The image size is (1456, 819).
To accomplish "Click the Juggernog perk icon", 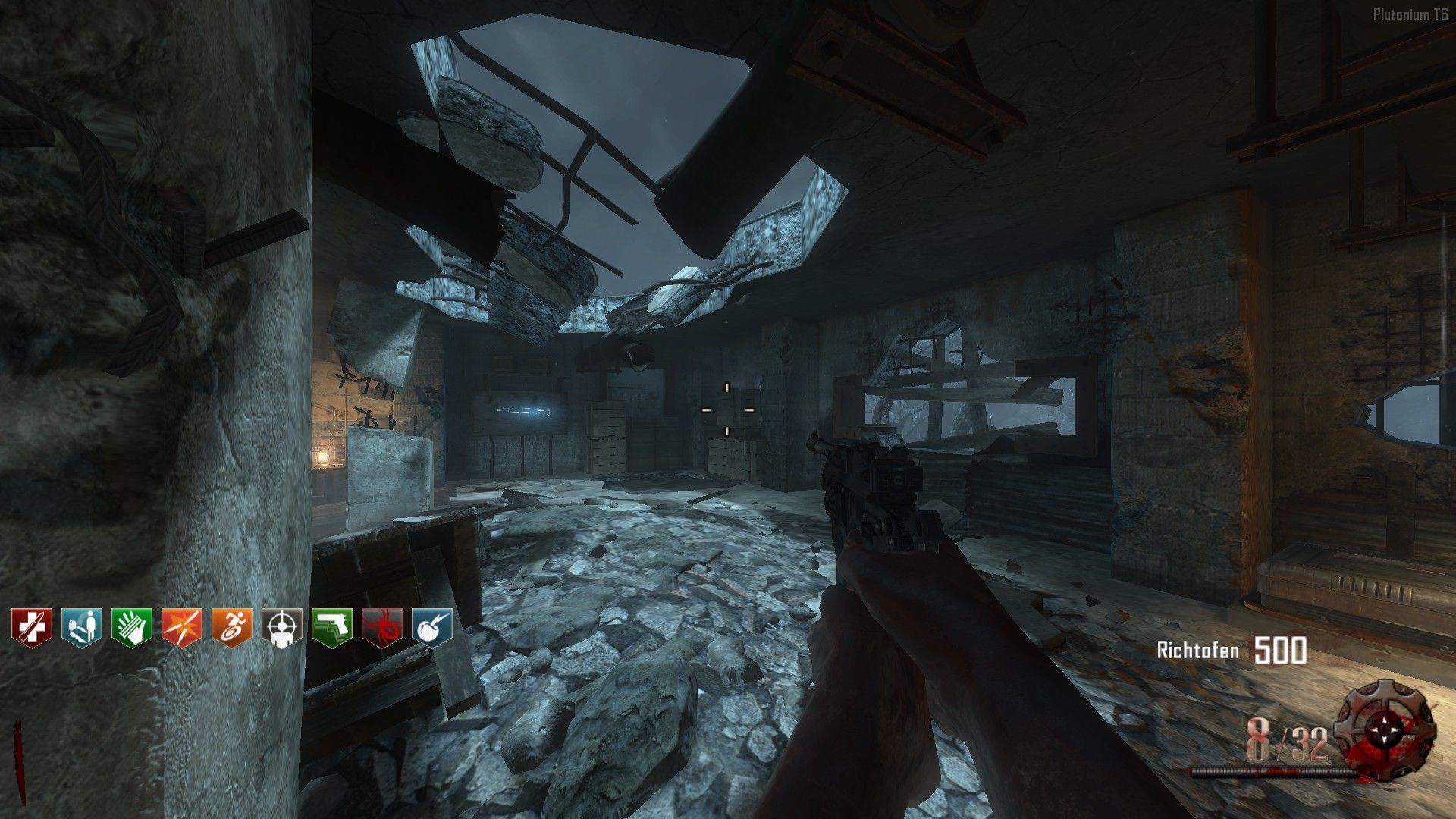I will [x=32, y=626].
